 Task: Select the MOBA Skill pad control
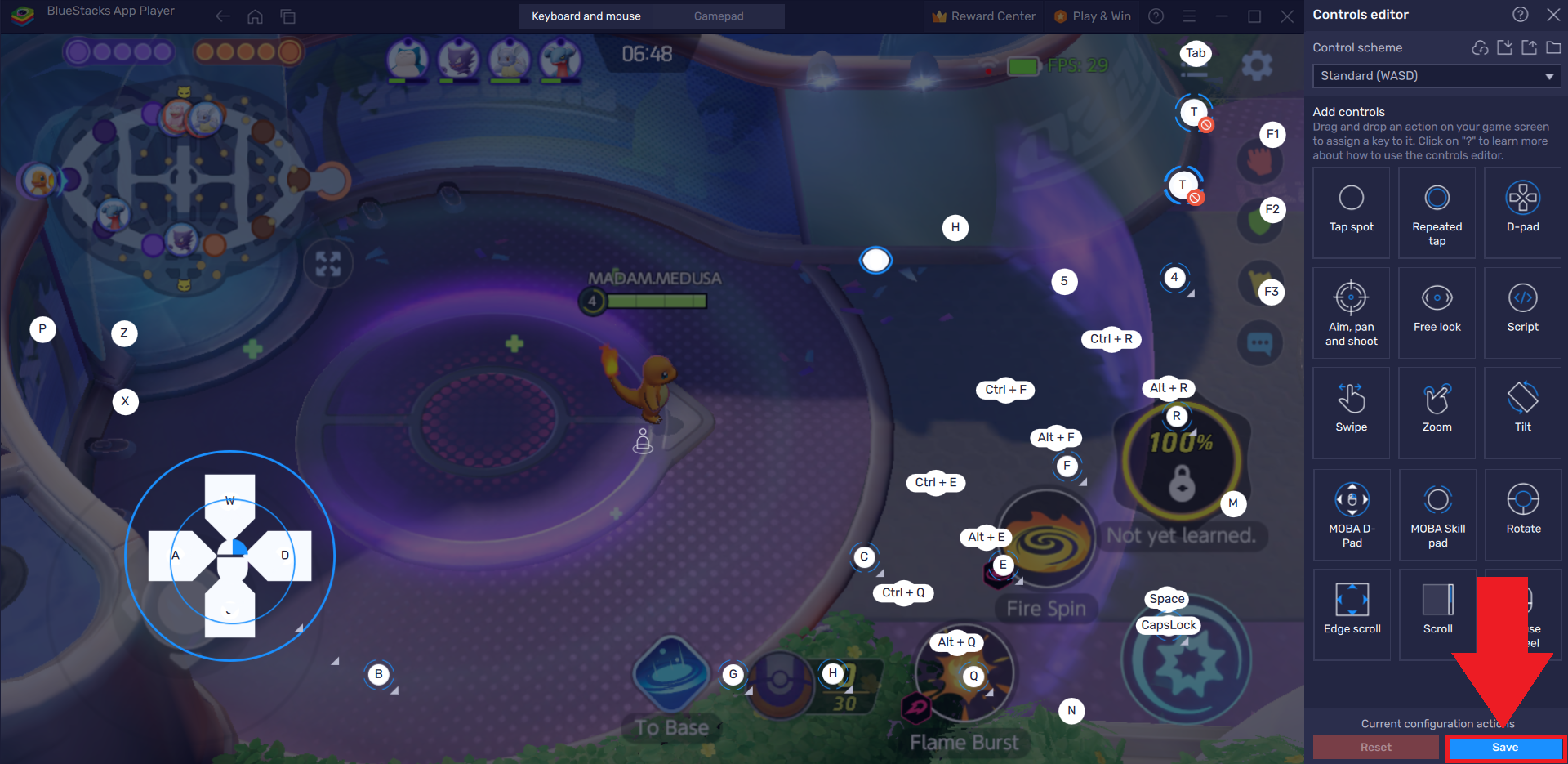pyautogui.click(x=1437, y=515)
